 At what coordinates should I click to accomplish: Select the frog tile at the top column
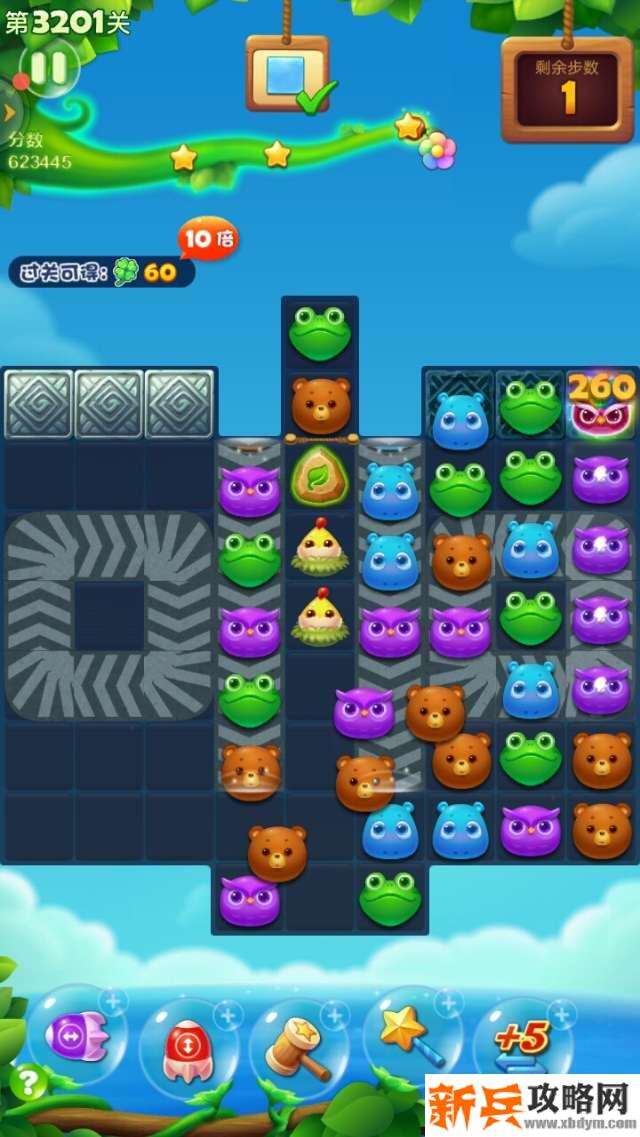[x=320, y=332]
